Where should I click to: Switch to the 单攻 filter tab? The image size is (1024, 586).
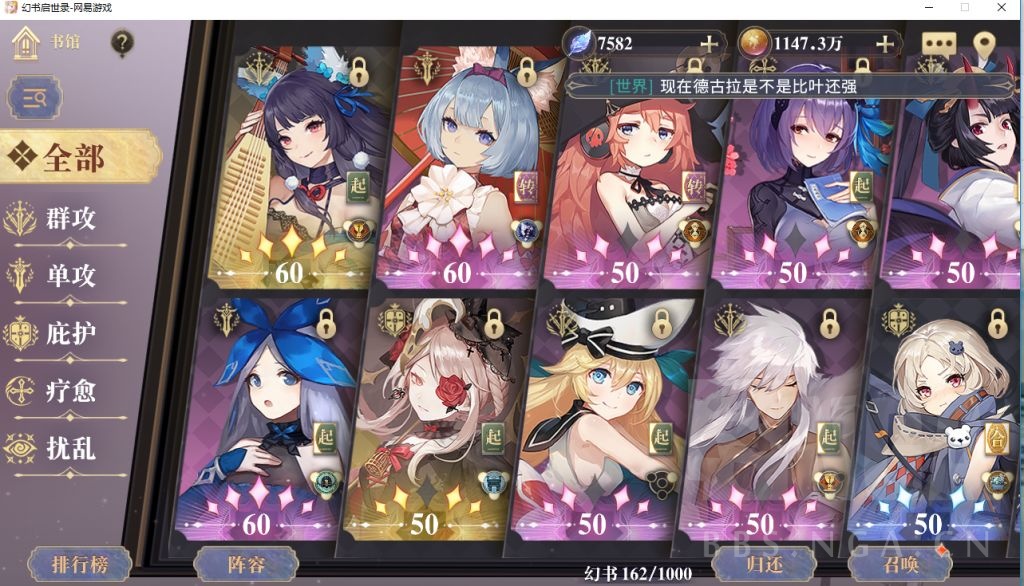68,275
